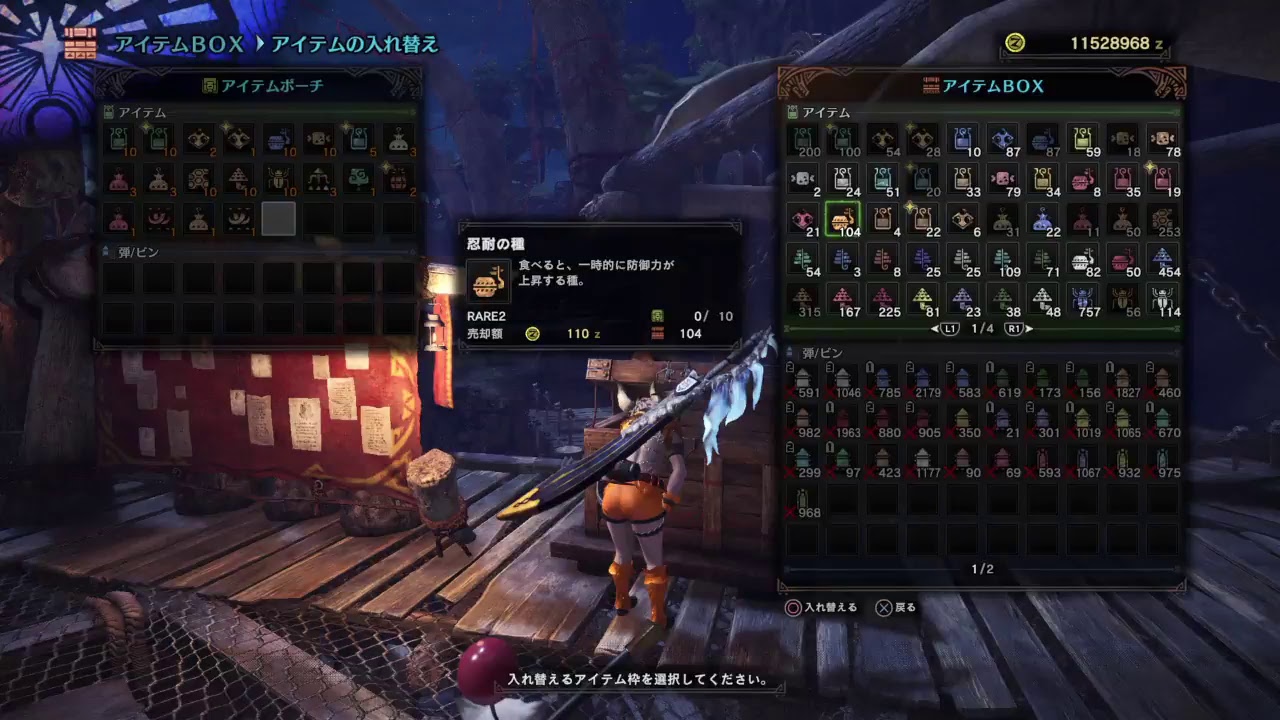Screen dimensions: 1280x720
Task: Select the mushroom stack of 81
Action: pyautogui.click(x=922, y=297)
